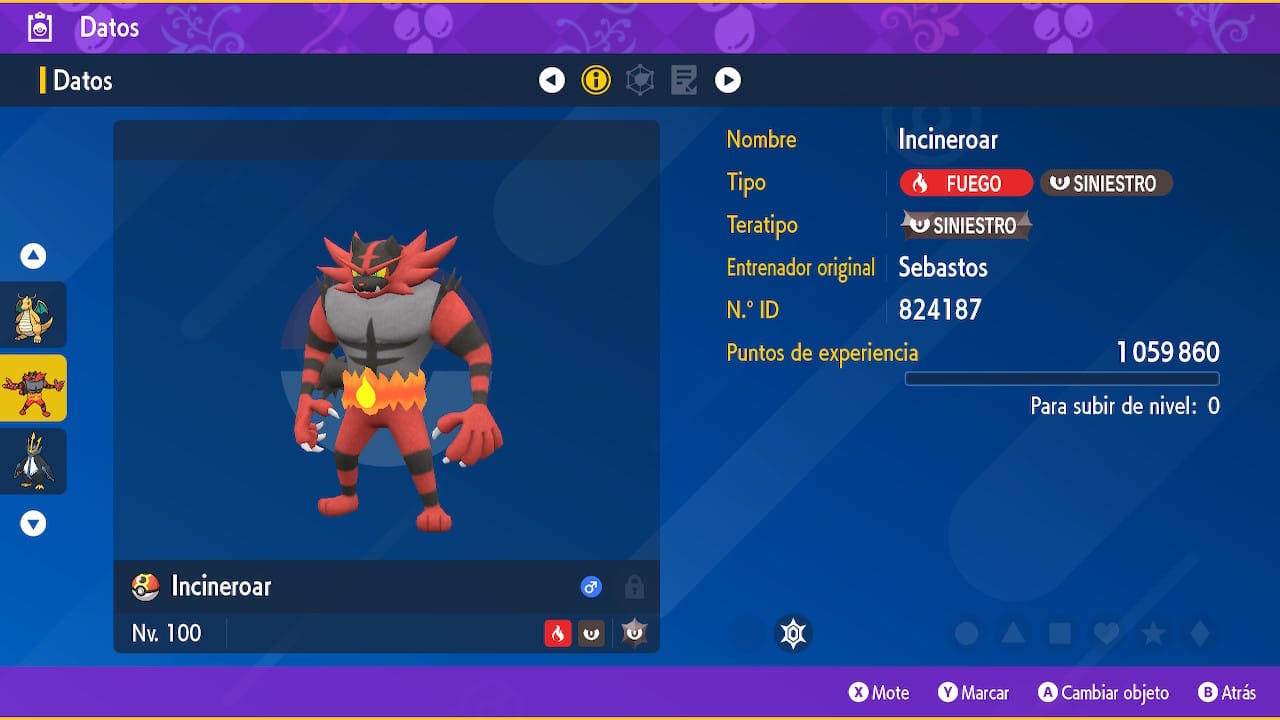
Task: Choose Empoleon in the party list
Action: (33, 461)
